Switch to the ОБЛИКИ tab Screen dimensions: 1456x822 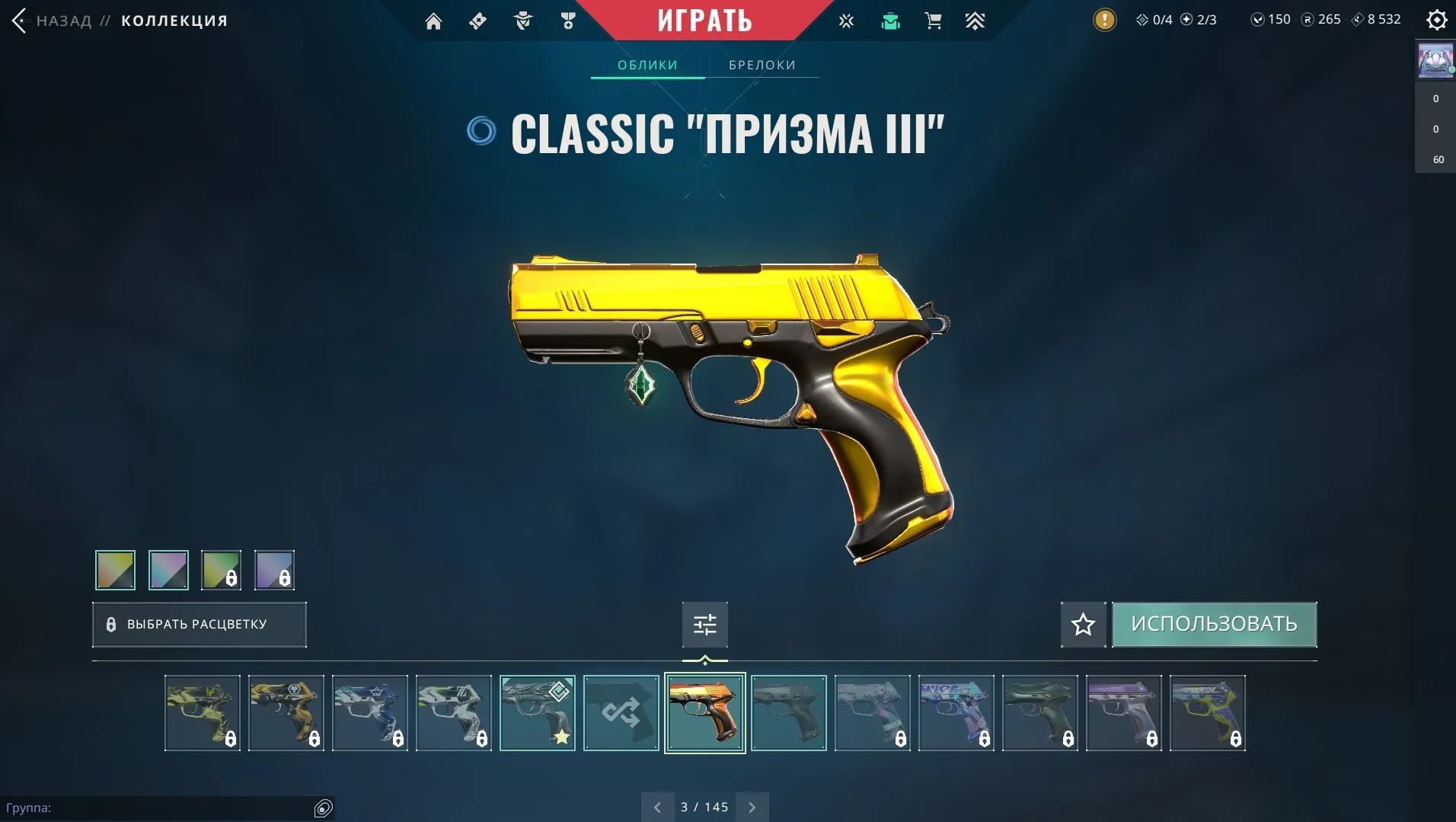[x=647, y=65]
